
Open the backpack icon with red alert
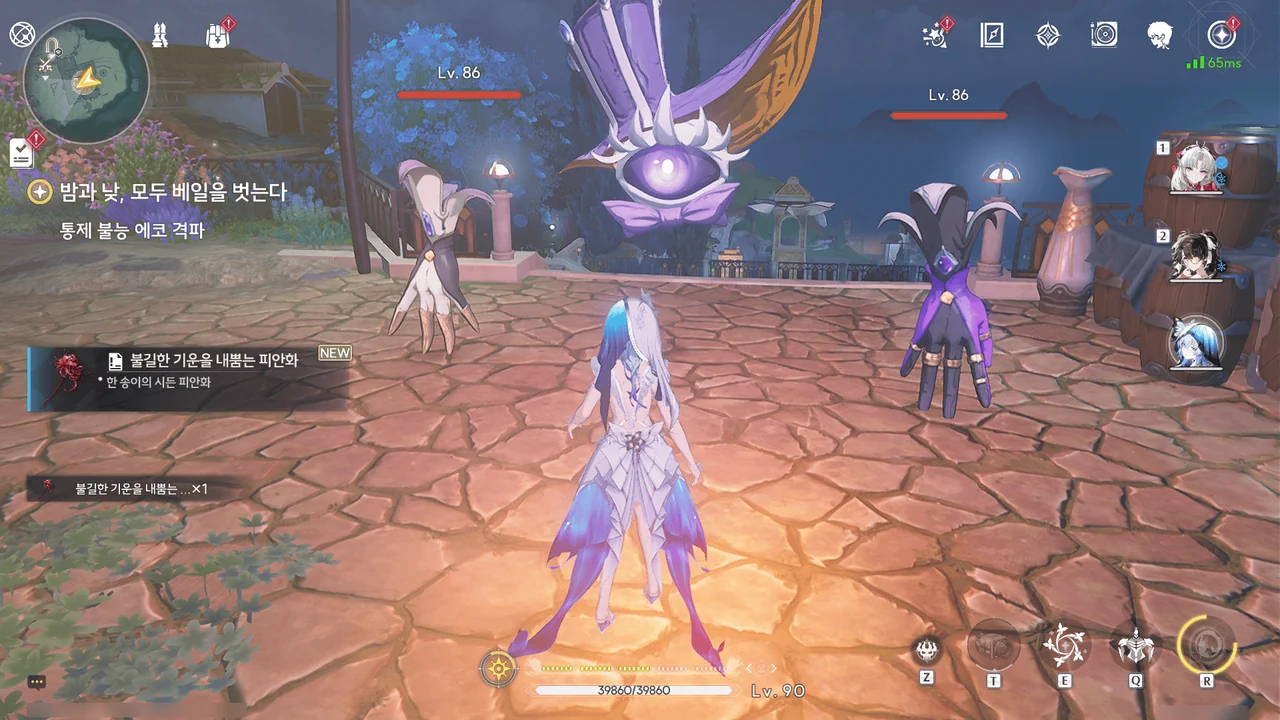(217, 36)
